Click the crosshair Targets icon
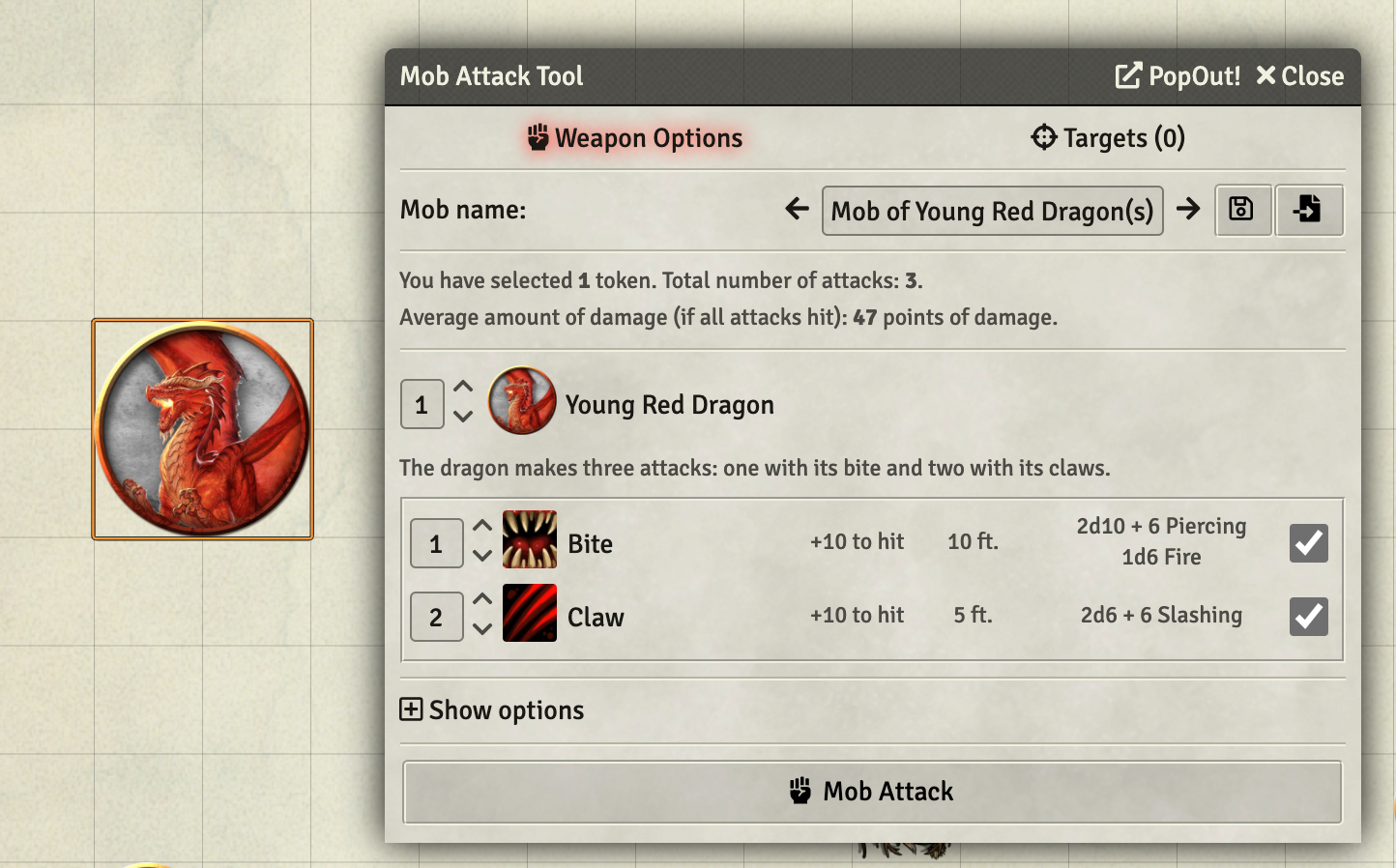1396x868 pixels. pos(1044,137)
